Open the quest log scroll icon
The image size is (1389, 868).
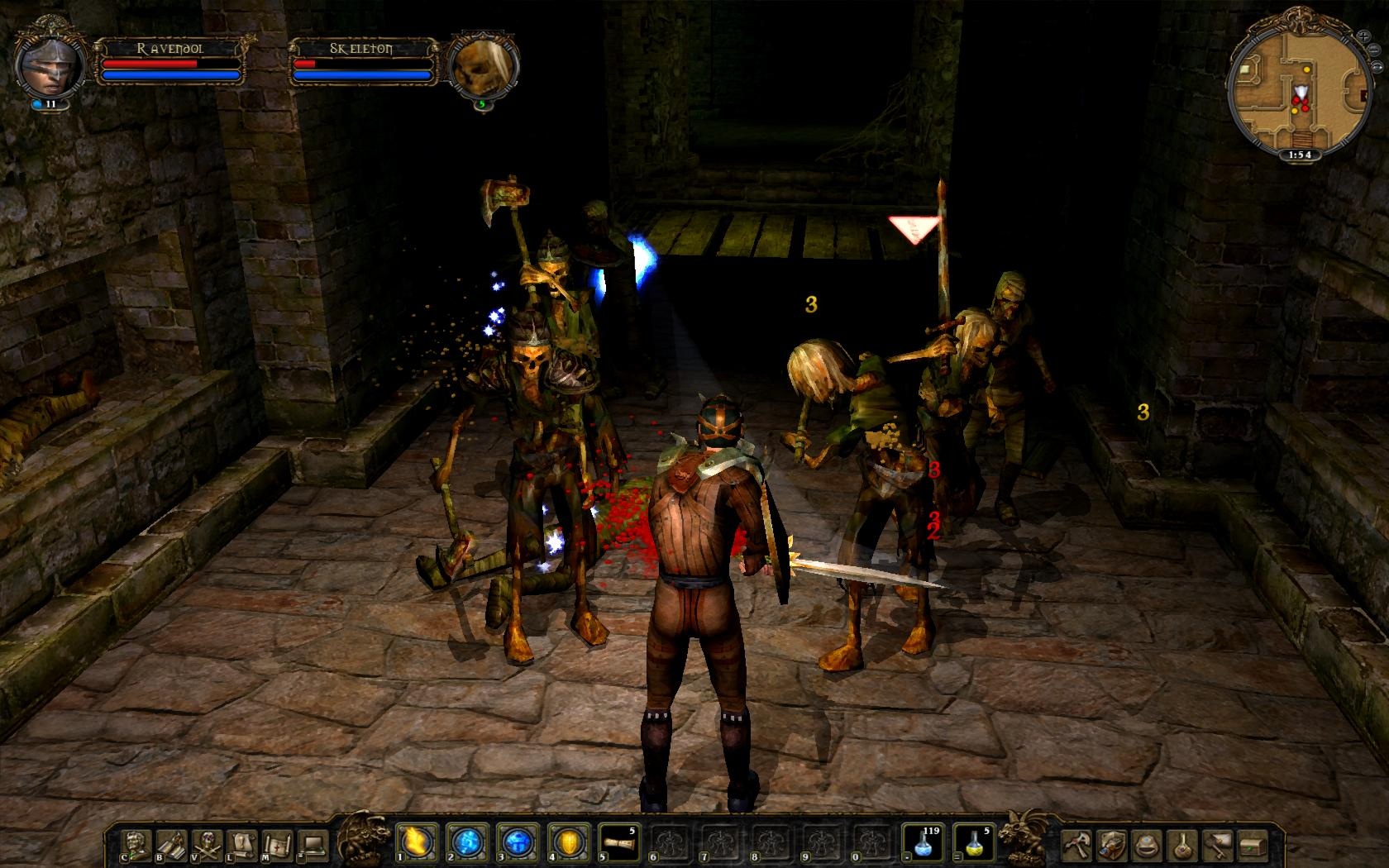(241, 844)
